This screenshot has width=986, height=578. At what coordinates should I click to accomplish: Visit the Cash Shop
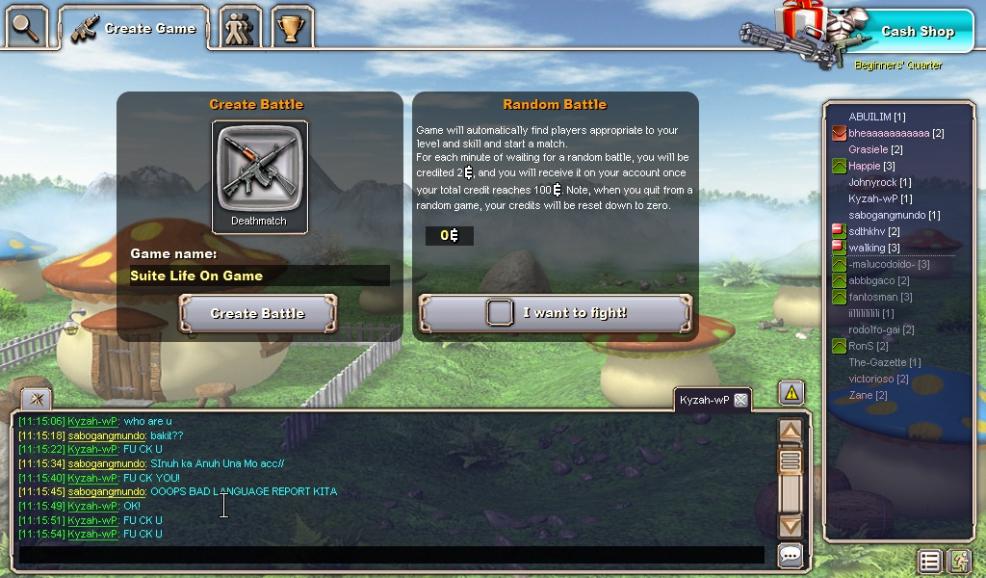916,31
